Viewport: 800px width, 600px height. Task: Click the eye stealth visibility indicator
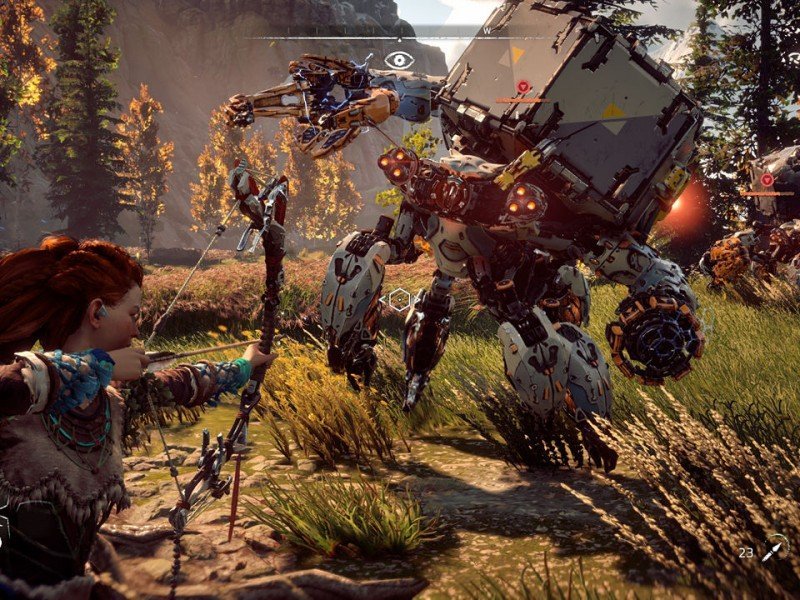coord(399,60)
